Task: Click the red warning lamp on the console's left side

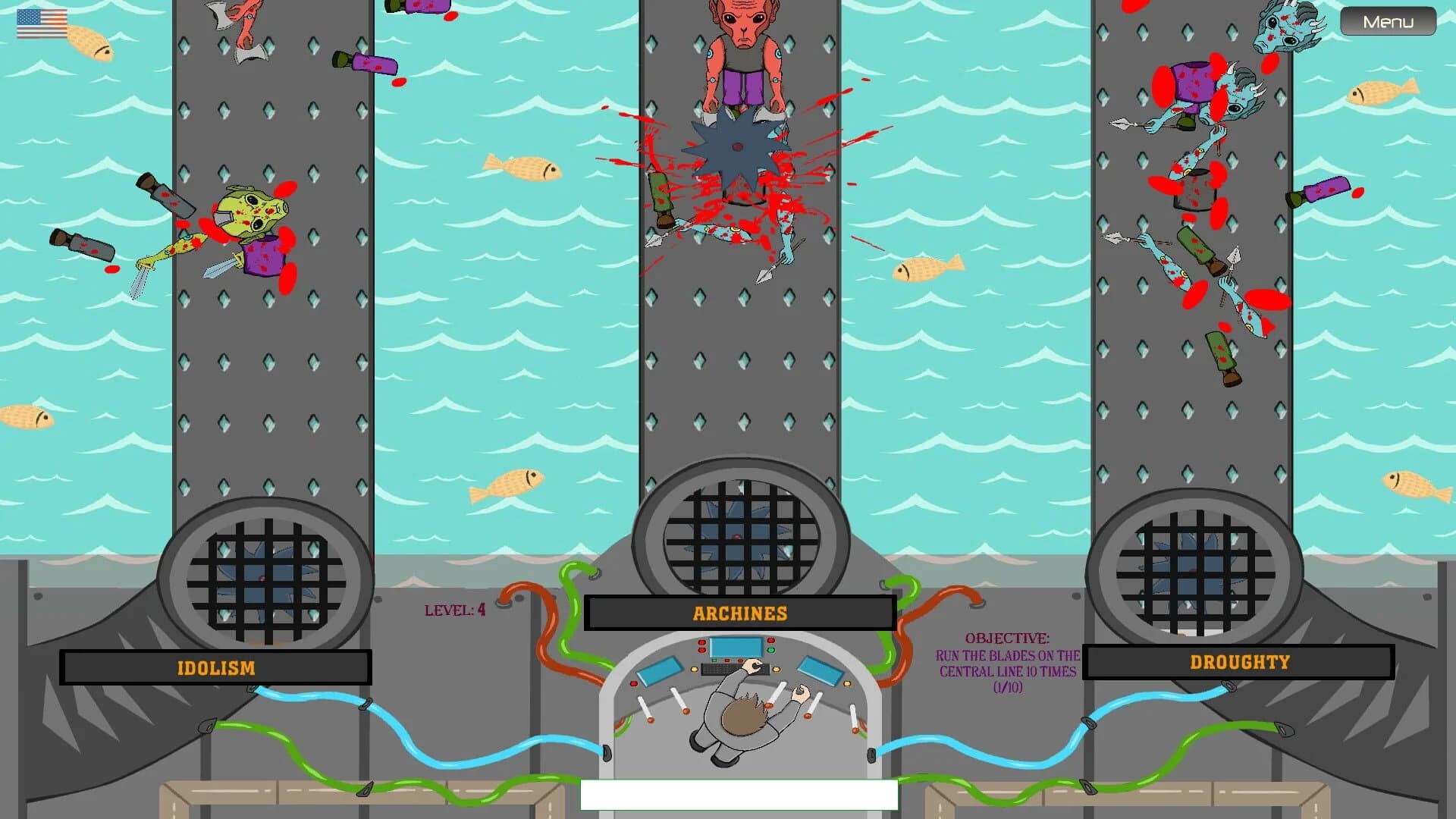Action: (x=634, y=682)
